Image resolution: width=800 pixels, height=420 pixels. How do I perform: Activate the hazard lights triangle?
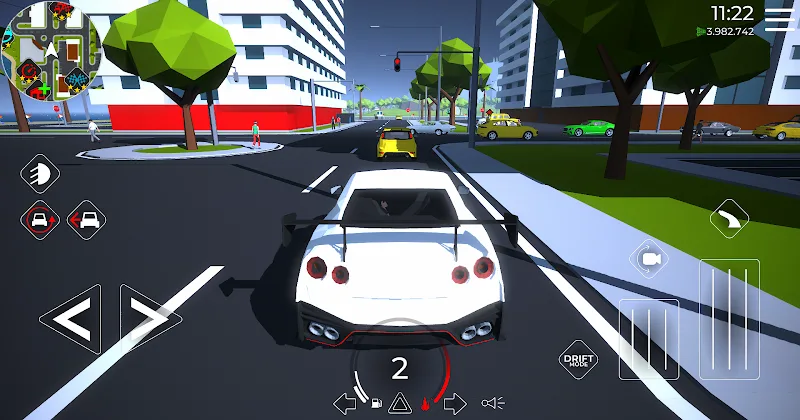coord(398,403)
